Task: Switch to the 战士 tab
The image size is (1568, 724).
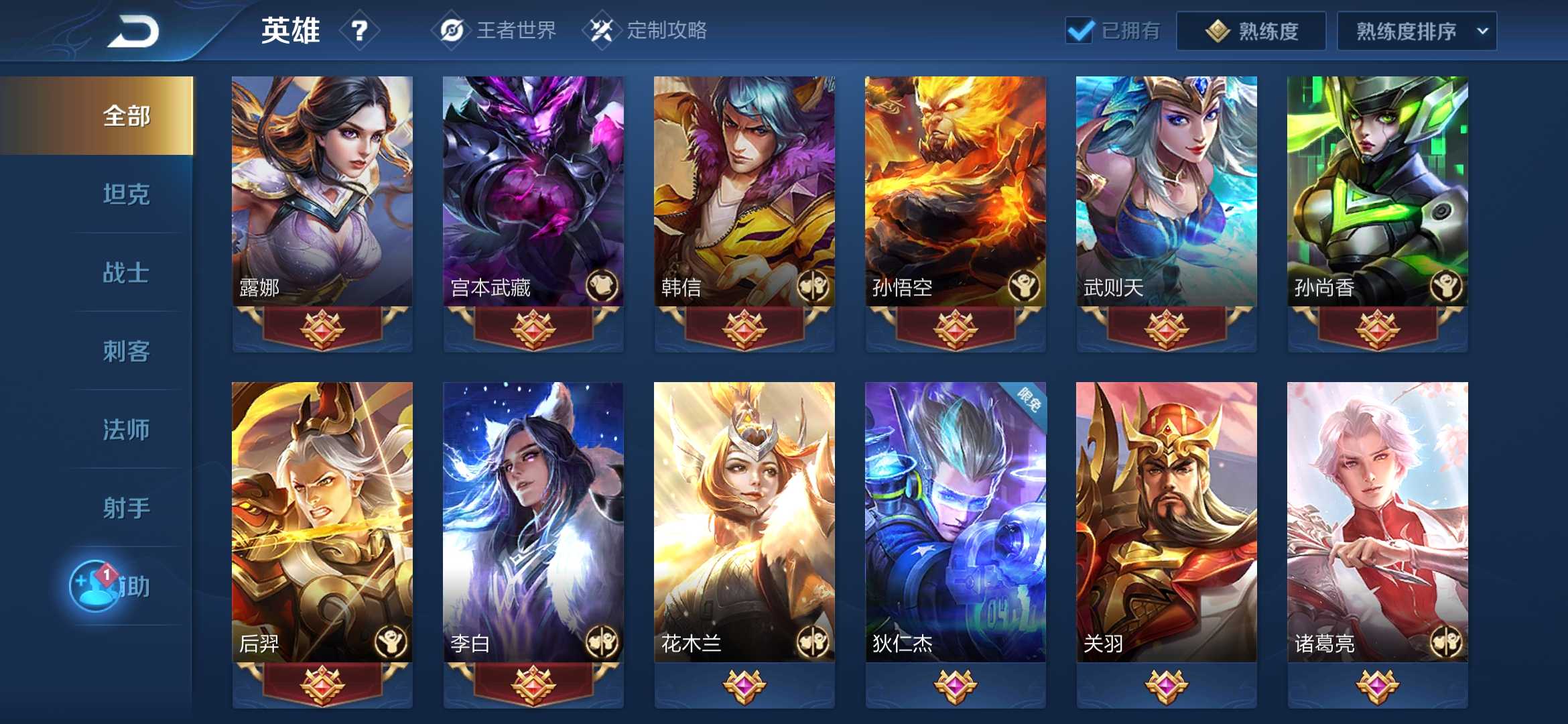Action: [x=126, y=273]
